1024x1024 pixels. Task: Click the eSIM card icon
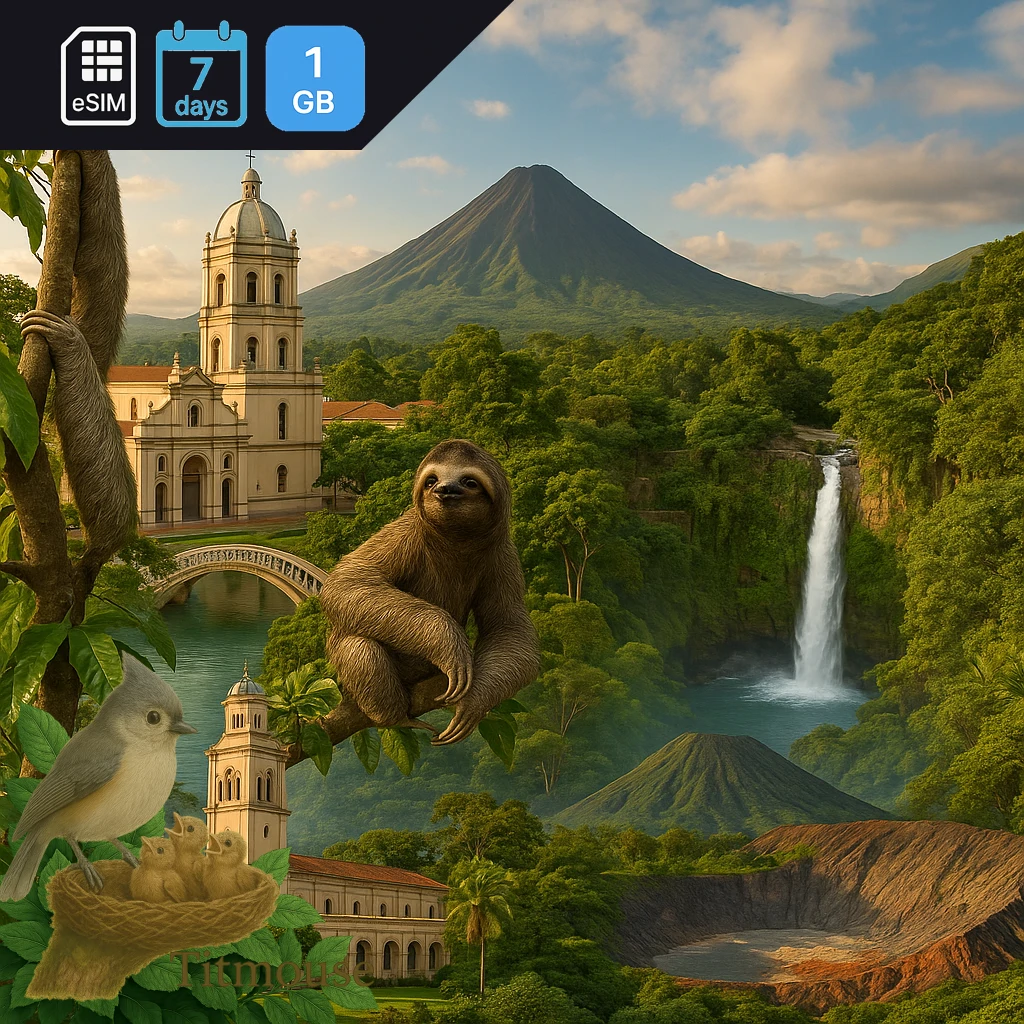(x=98, y=76)
